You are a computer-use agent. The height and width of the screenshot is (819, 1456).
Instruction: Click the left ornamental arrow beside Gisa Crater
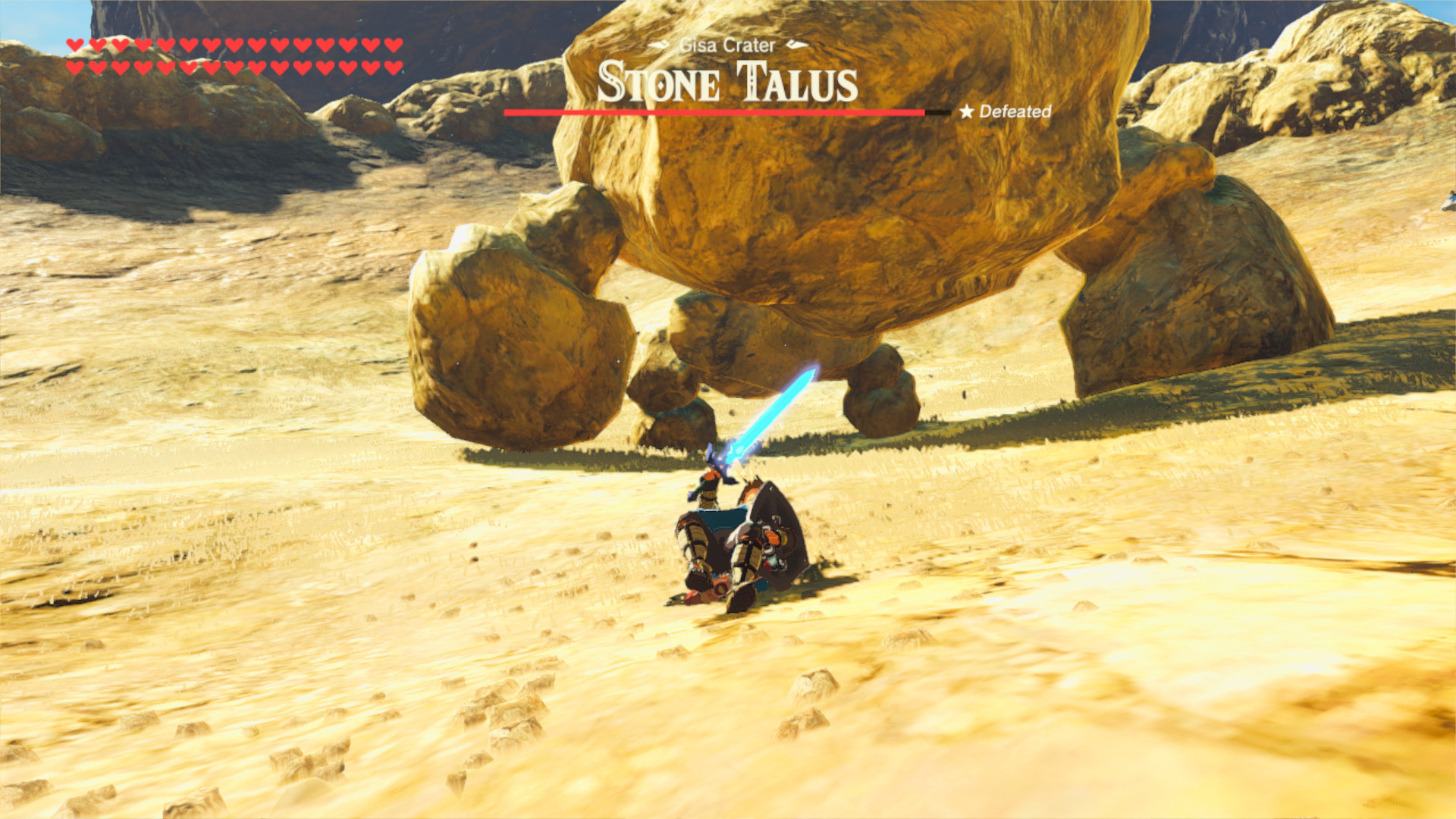(x=657, y=45)
